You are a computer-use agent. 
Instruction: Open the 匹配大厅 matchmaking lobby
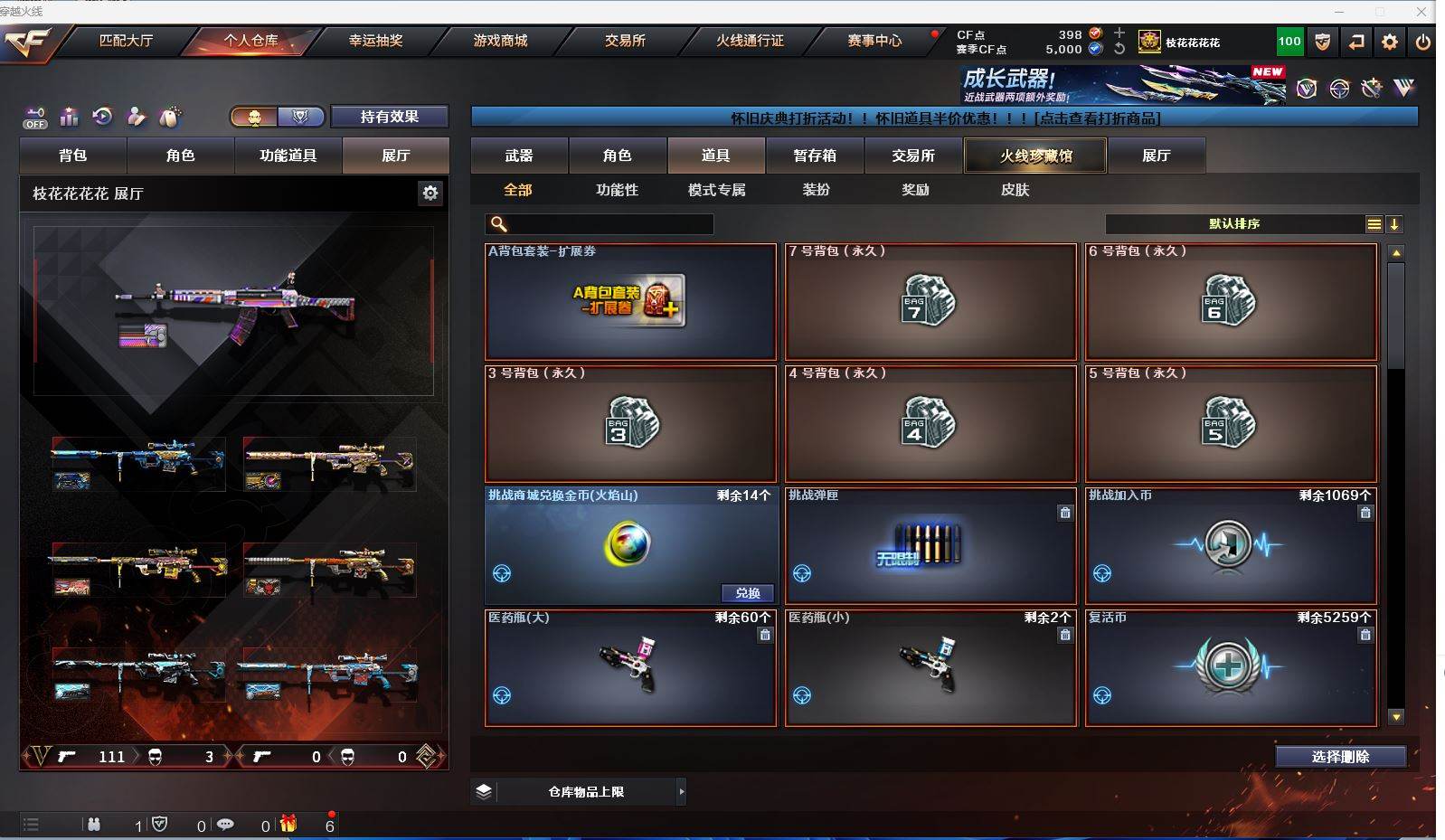(x=126, y=41)
